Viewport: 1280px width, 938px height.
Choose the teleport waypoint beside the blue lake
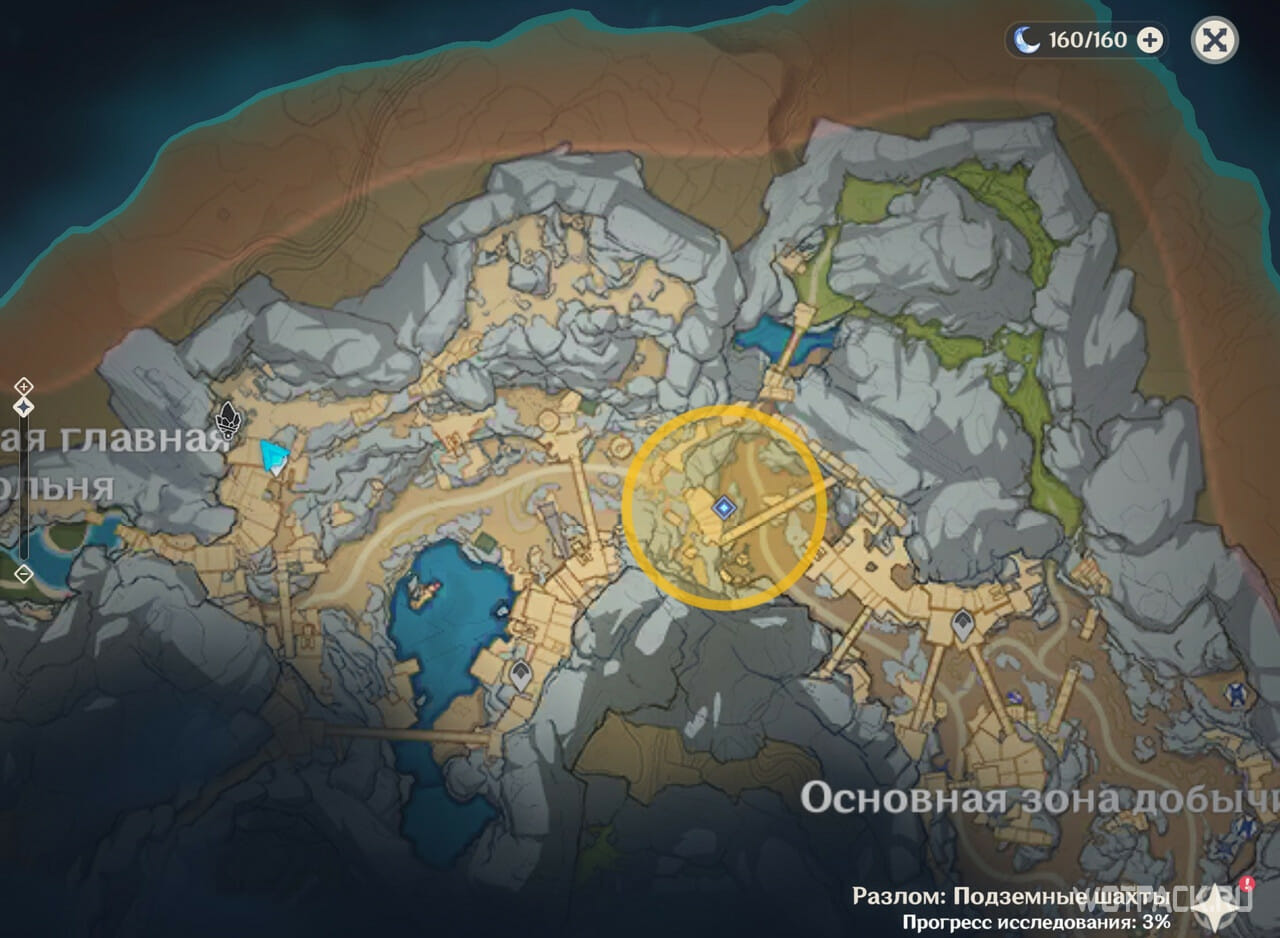(519, 675)
